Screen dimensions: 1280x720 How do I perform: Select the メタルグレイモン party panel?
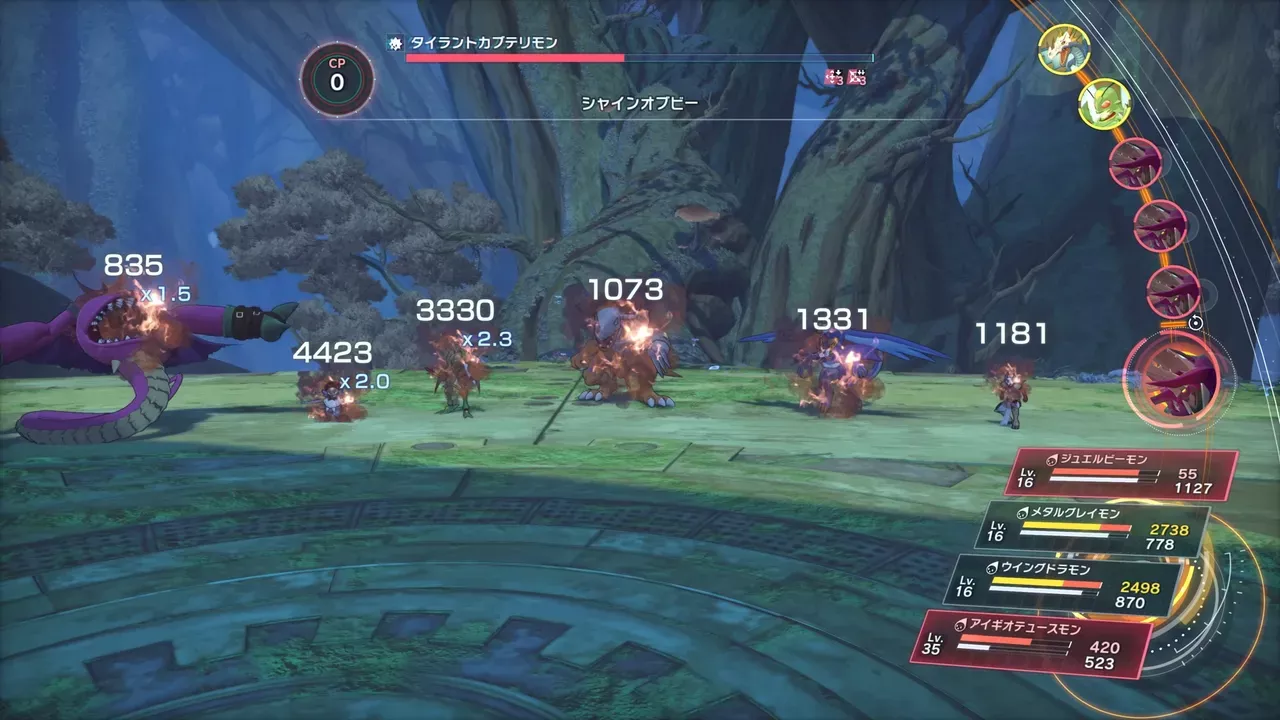click(1097, 527)
